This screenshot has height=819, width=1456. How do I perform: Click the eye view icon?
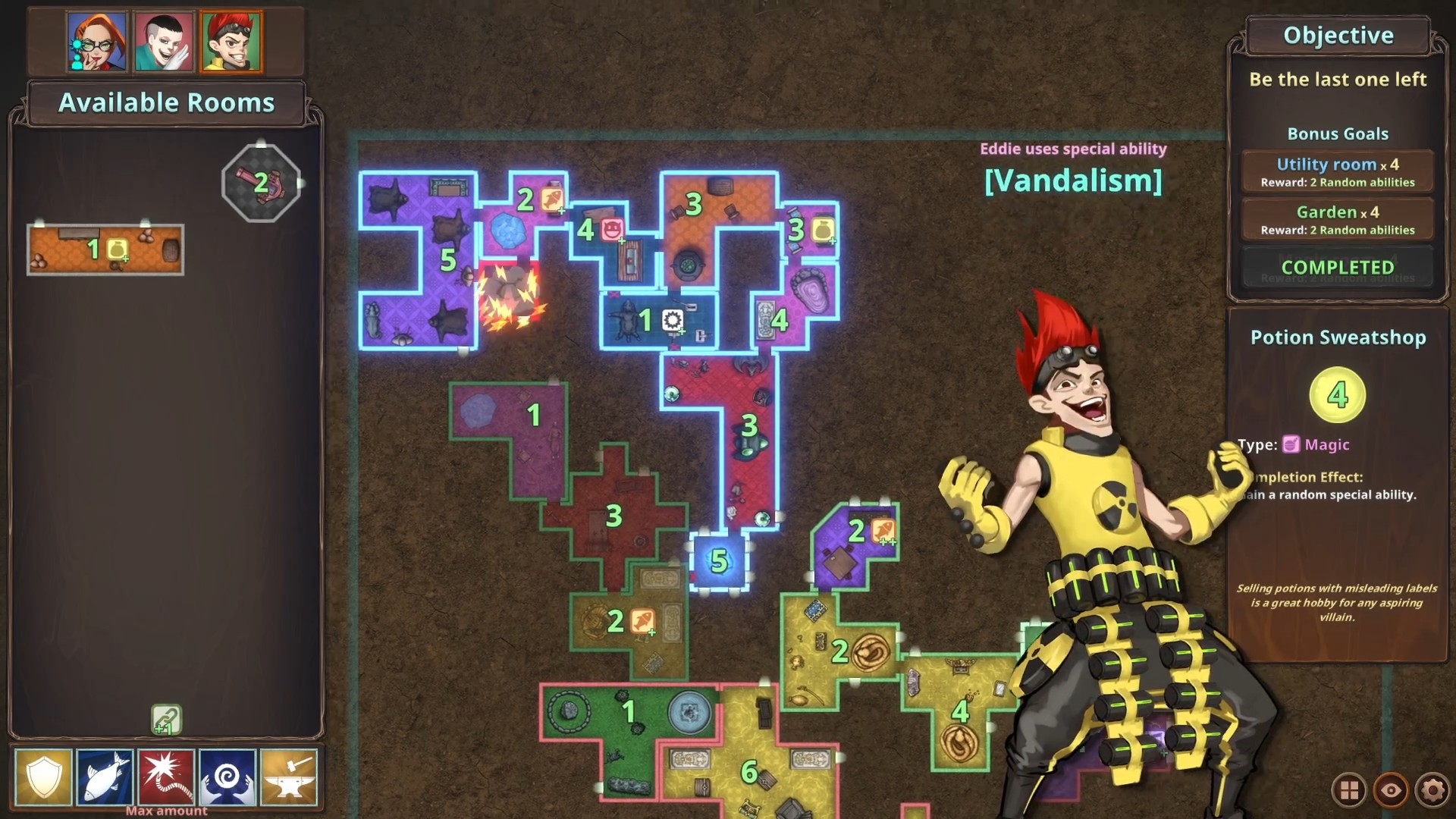tap(1389, 790)
